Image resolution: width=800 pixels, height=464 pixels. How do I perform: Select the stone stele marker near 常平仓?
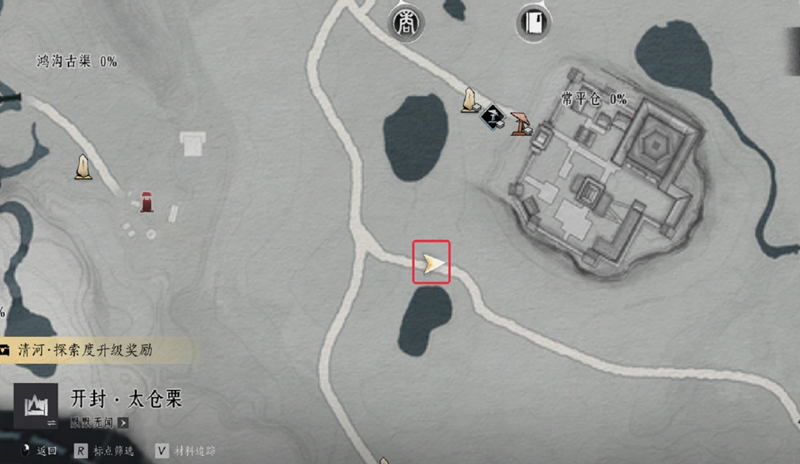467,100
